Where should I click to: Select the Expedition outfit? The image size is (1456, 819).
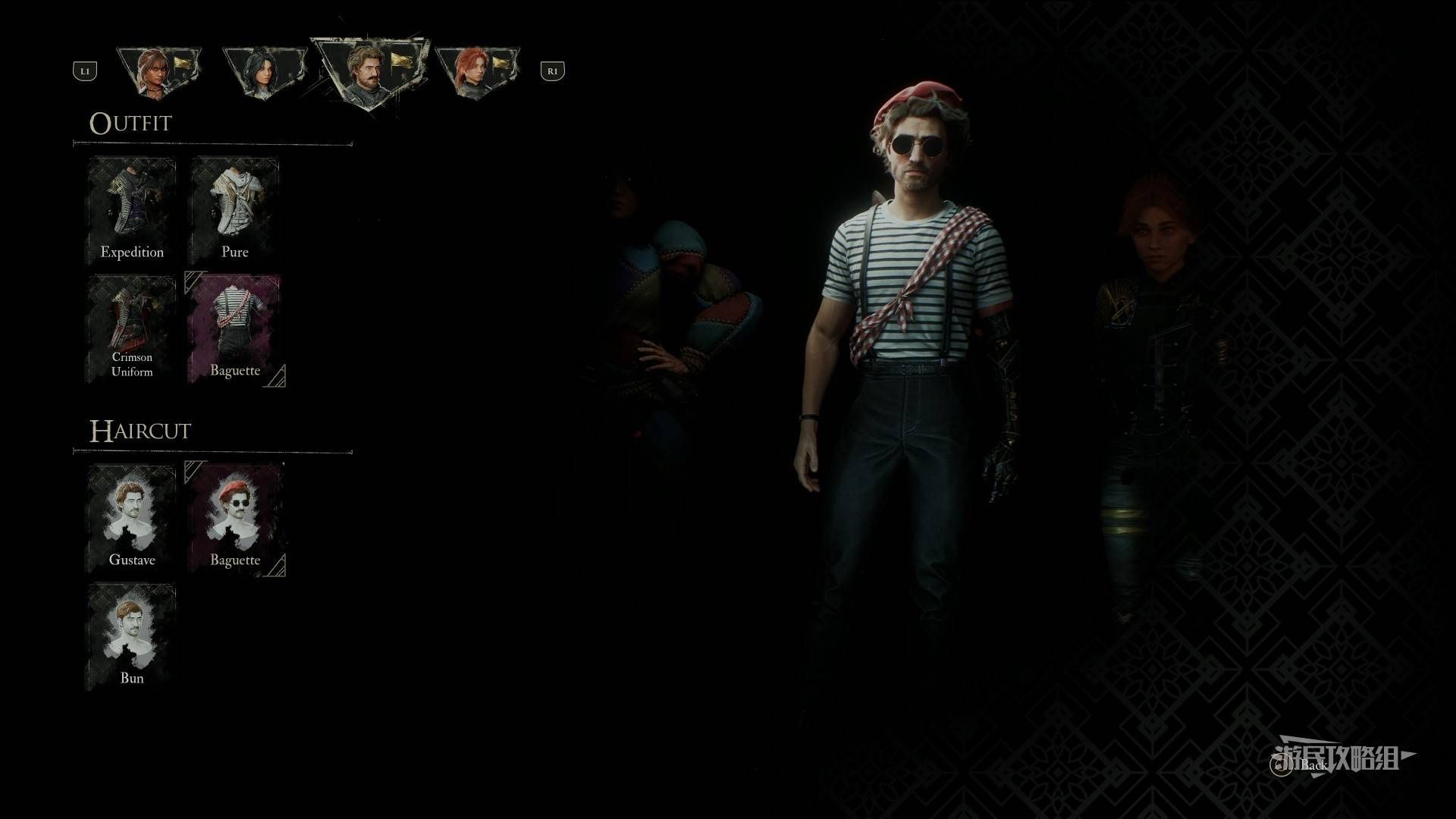tap(132, 210)
